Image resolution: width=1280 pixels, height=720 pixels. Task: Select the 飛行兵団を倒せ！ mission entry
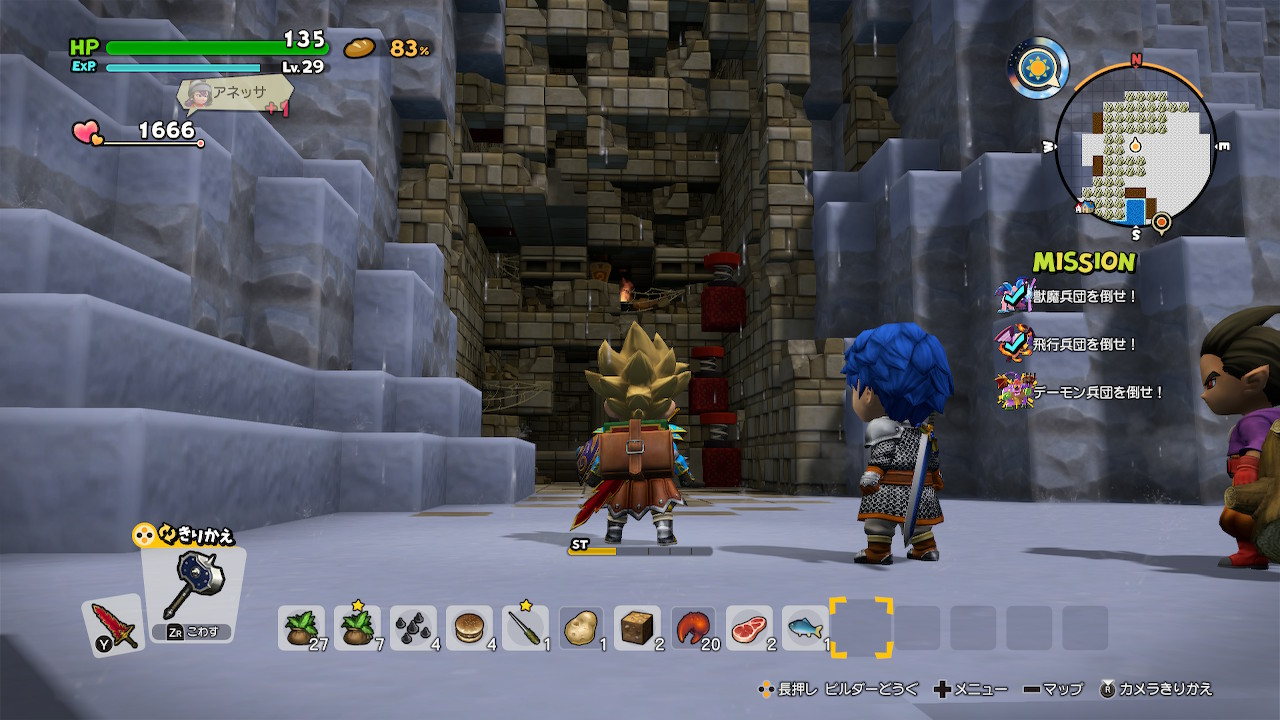[1085, 344]
